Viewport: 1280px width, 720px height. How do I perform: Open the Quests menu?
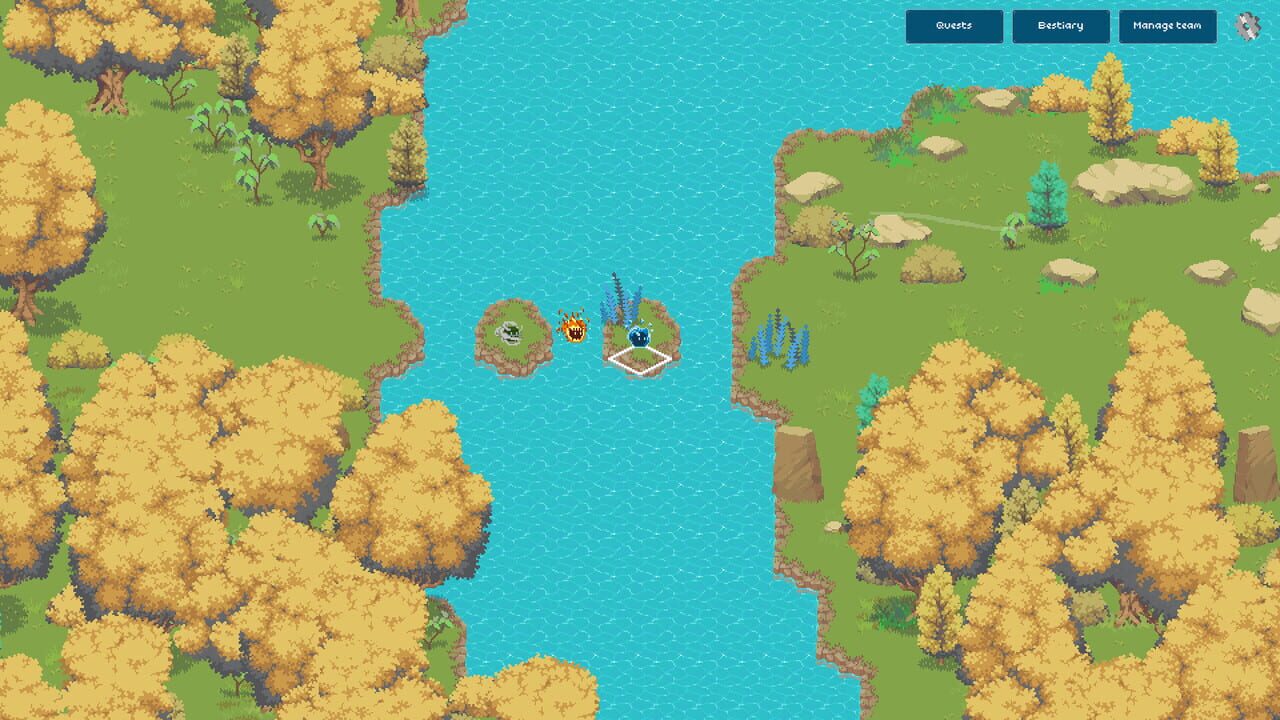(x=954, y=26)
